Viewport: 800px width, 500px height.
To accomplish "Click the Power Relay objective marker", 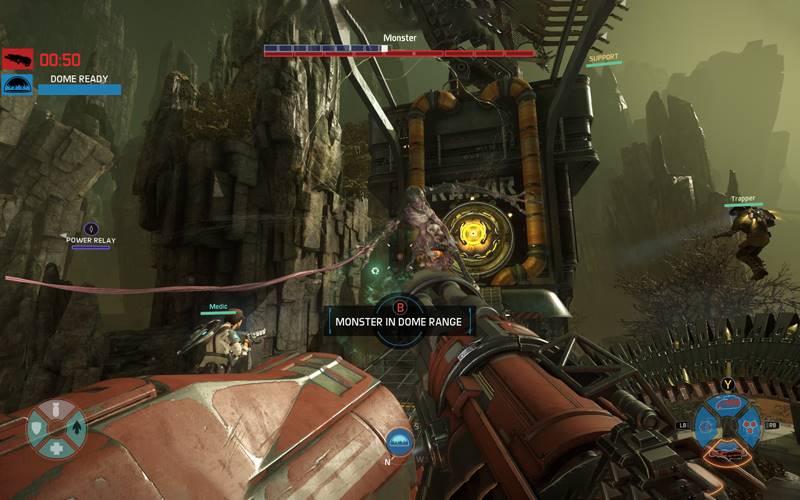I will coord(91,229).
